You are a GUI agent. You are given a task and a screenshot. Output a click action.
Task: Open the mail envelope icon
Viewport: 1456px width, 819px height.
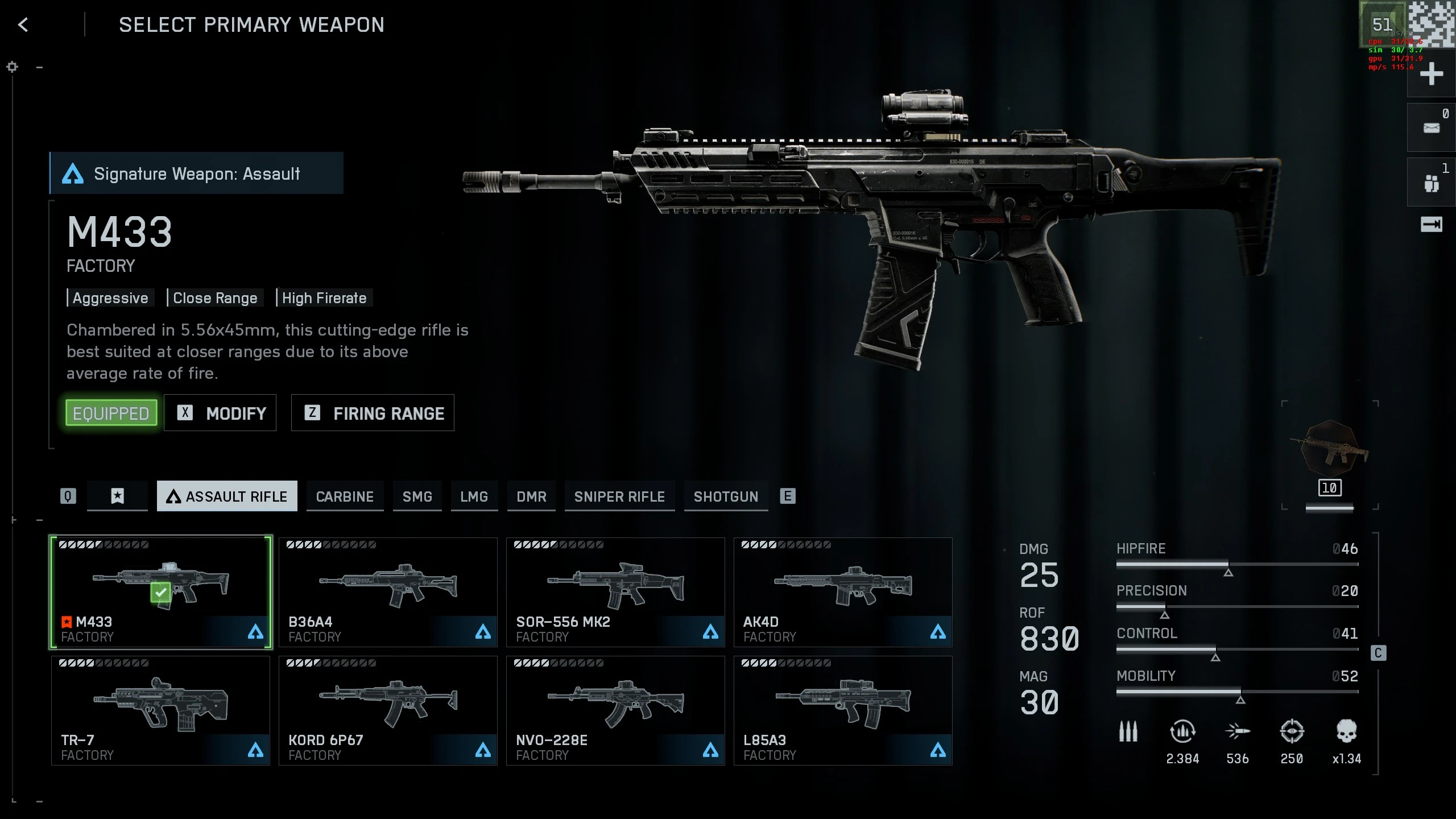pyautogui.click(x=1431, y=128)
